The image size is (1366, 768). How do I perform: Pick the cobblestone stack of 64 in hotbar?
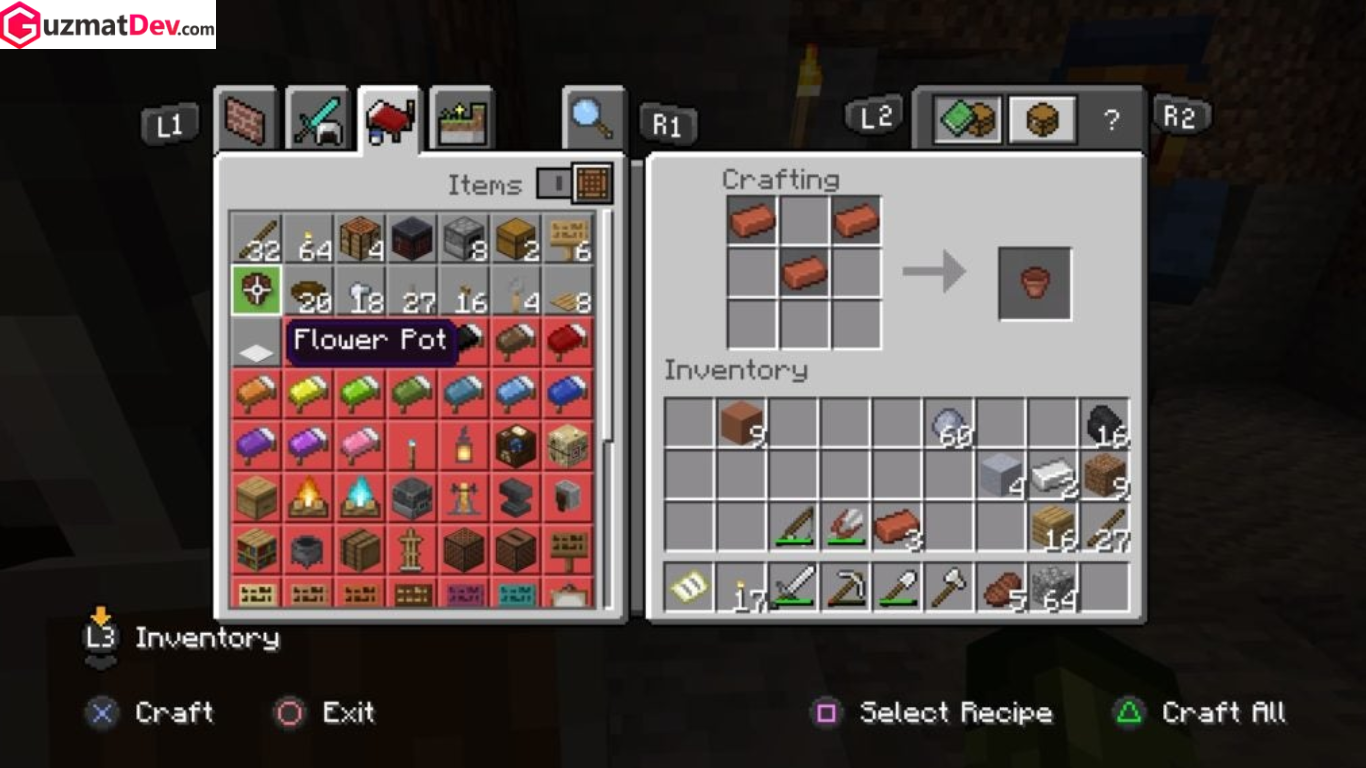(1052, 587)
